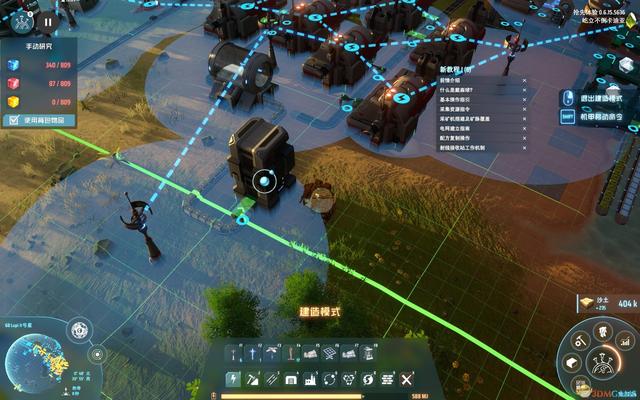
Task: Select the power lightning-bolt build category
Action: coord(233,380)
